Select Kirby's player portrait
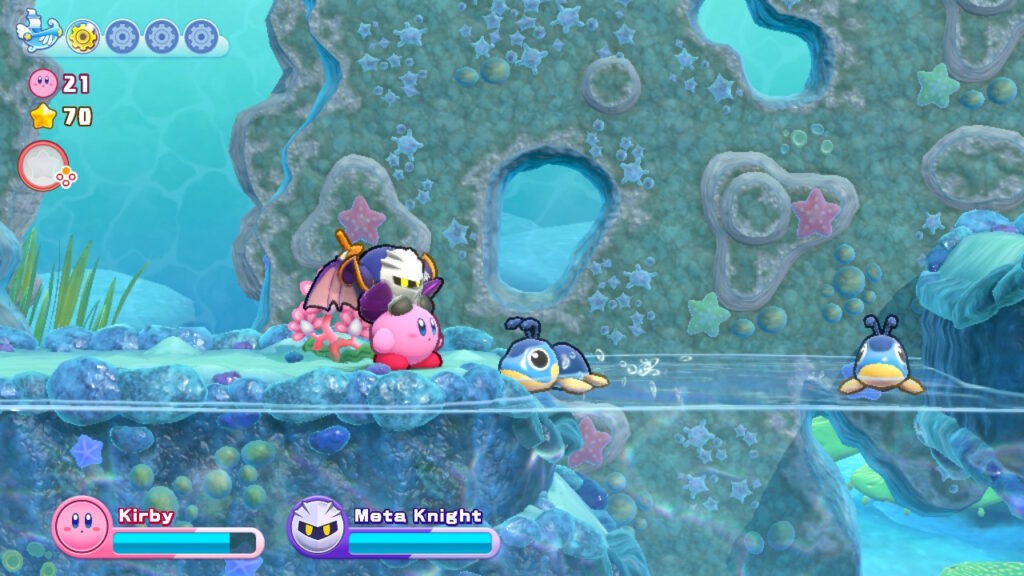This screenshot has width=1024, height=576. (81, 525)
